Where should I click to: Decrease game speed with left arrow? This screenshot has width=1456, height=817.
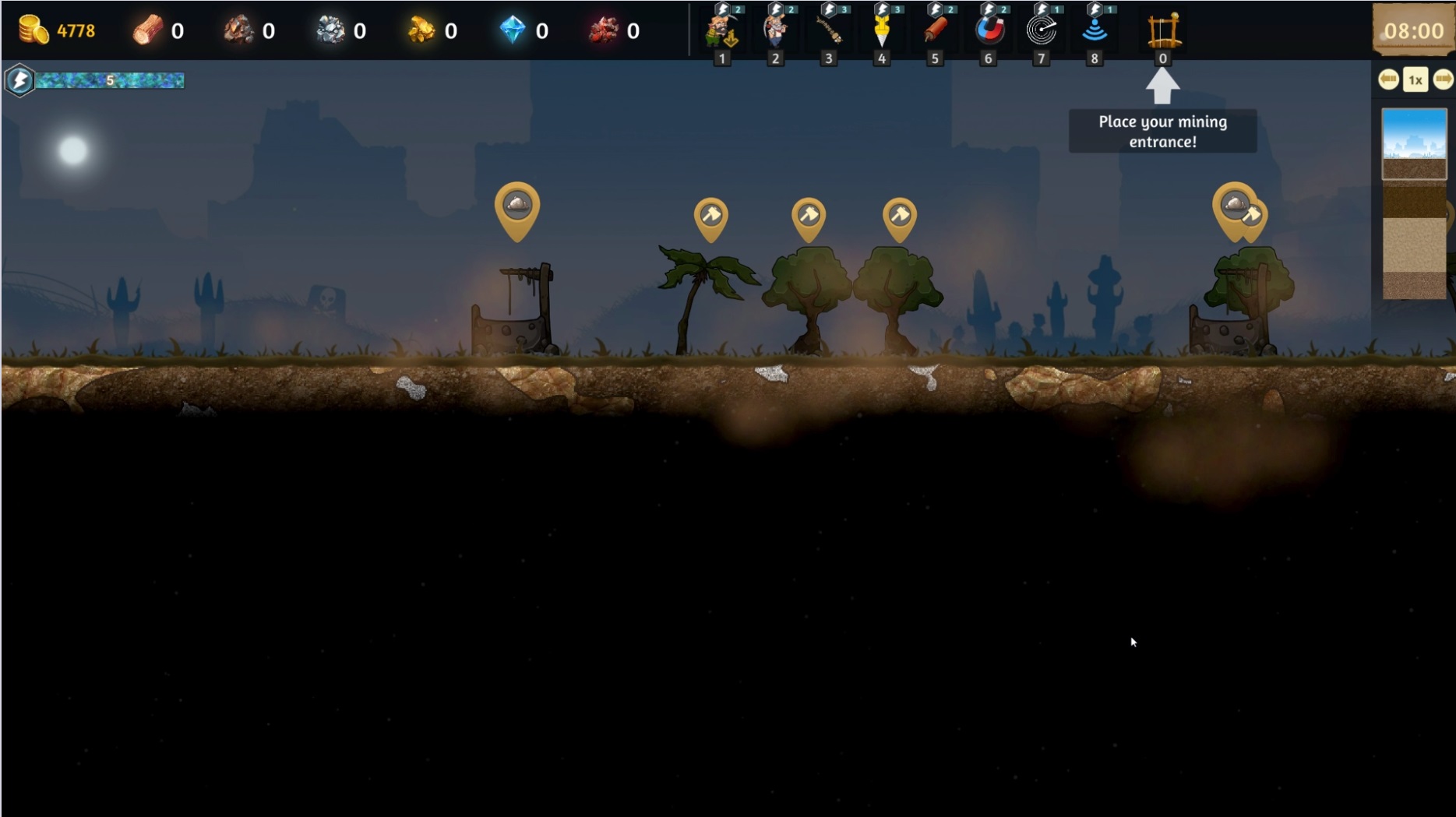coord(1388,79)
